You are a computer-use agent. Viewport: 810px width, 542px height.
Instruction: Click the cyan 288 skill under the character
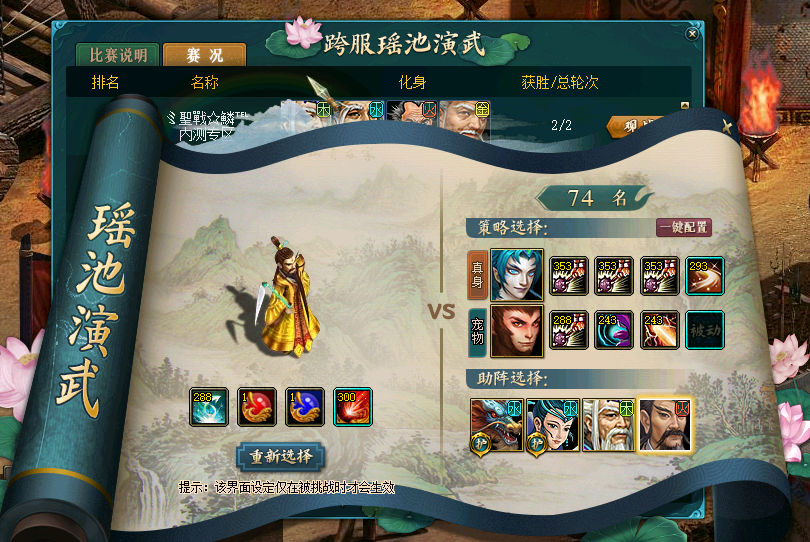click(210, 407)
